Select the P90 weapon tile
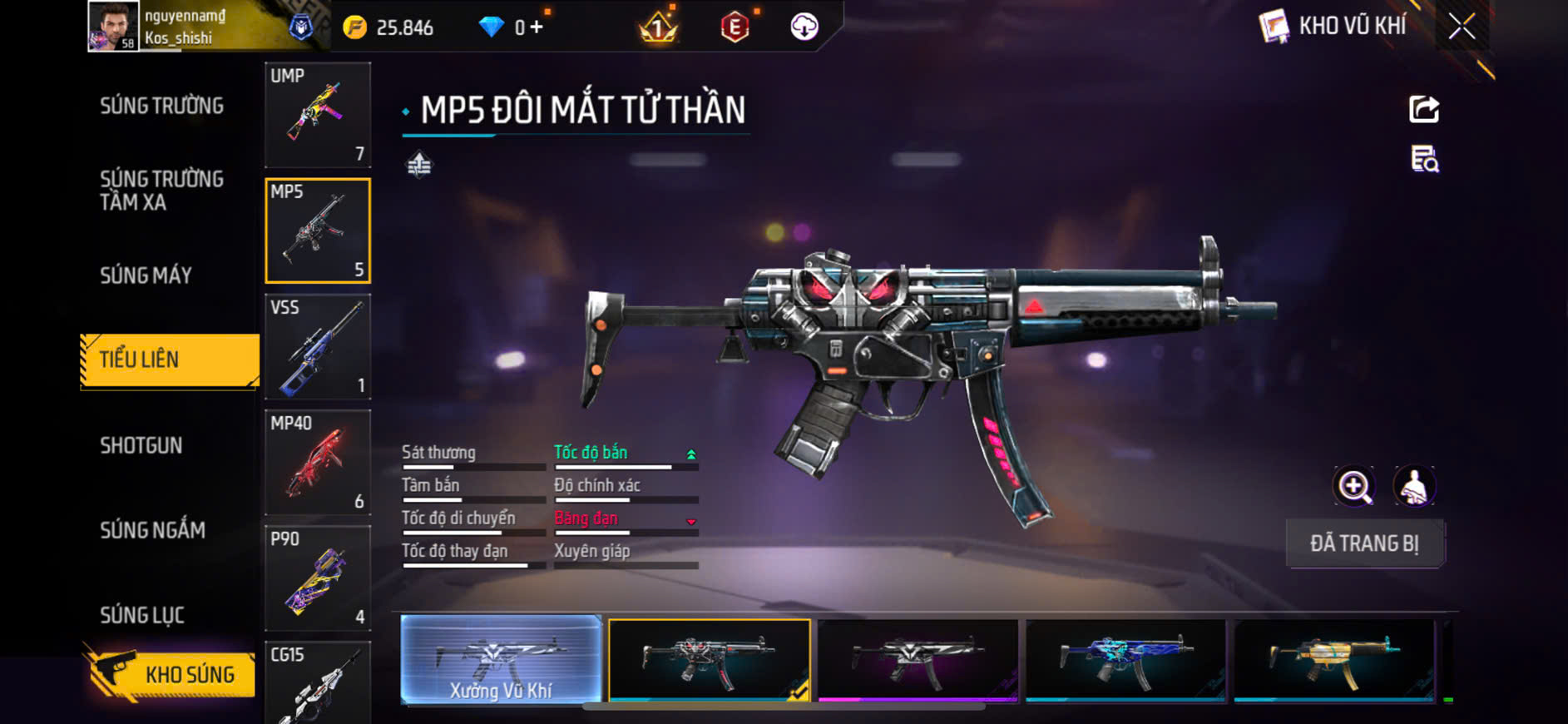 (318, 578)
